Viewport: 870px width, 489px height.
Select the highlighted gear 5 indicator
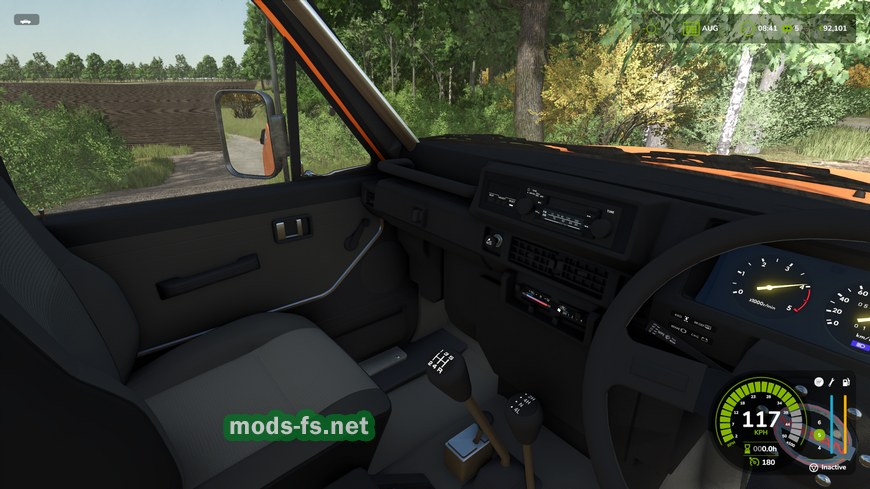pyautogui.click(x=818, y=434)
